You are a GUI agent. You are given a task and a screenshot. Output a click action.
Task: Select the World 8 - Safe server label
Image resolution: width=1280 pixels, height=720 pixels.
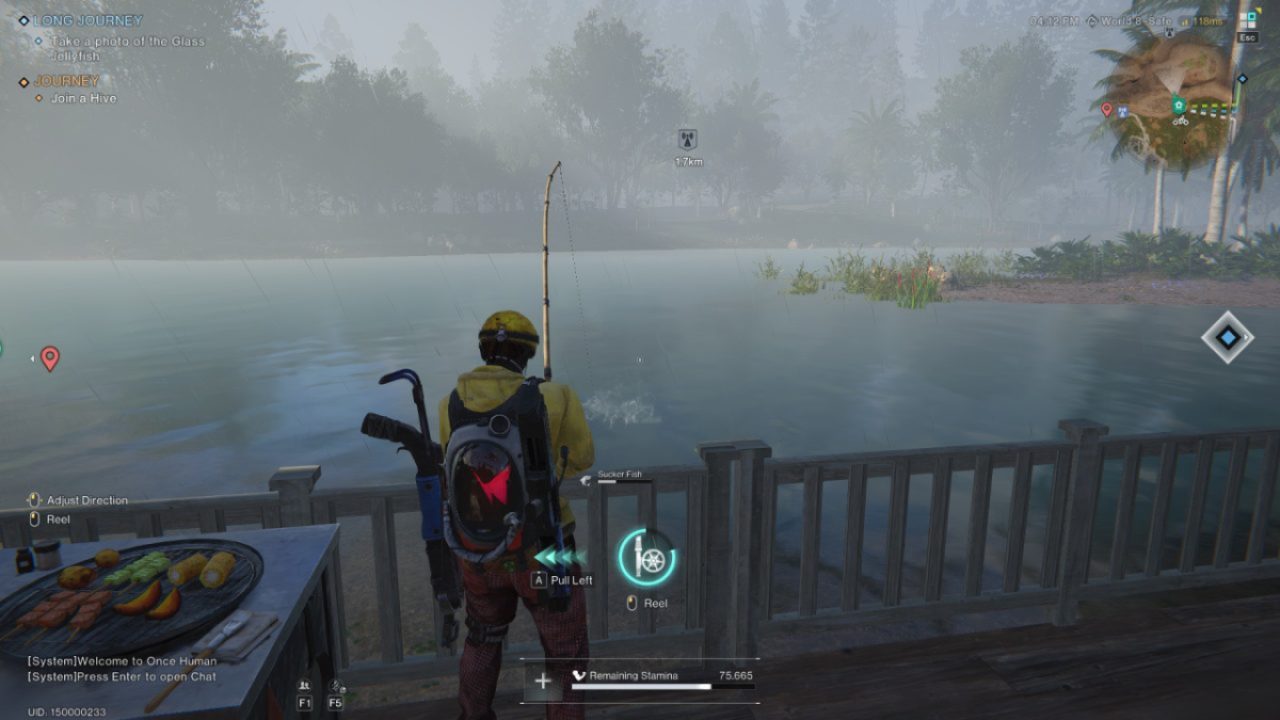pos(1136,19)
